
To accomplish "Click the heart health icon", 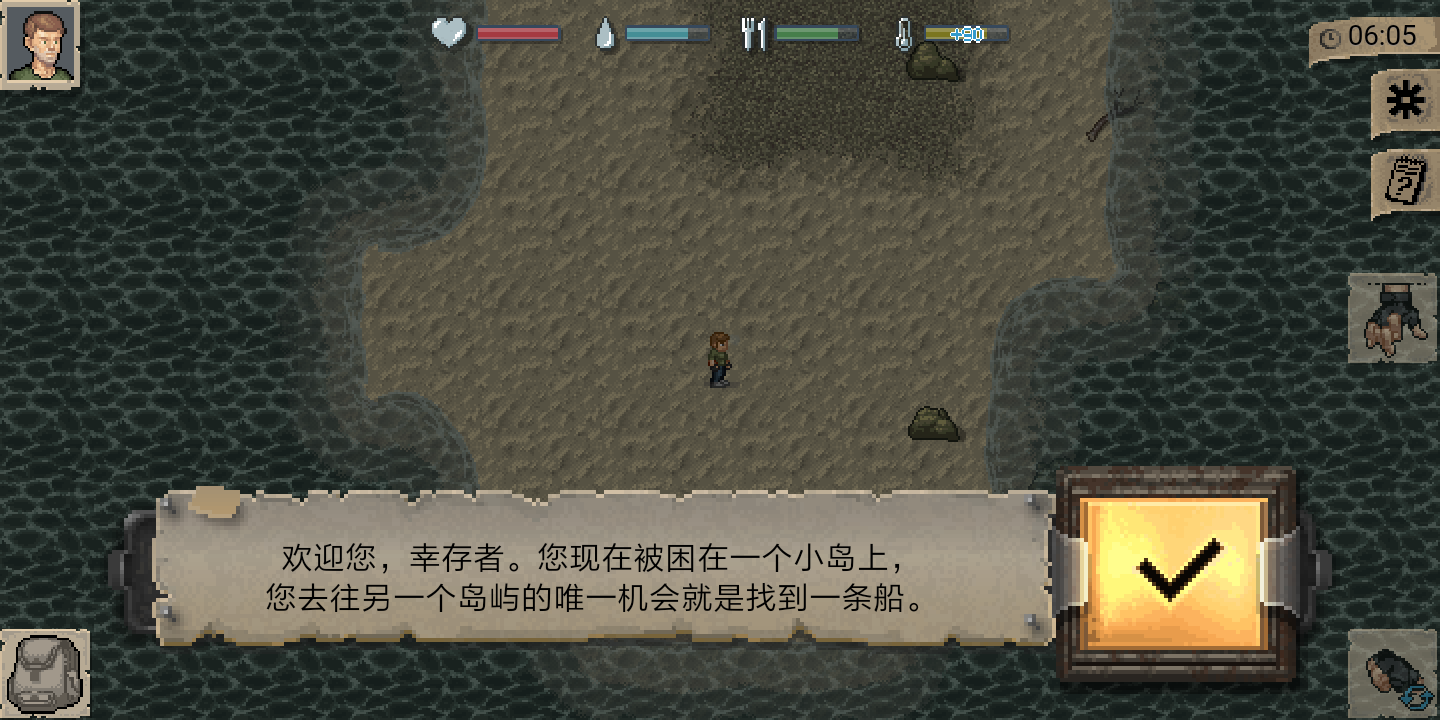I will click(x=450, y=32).
